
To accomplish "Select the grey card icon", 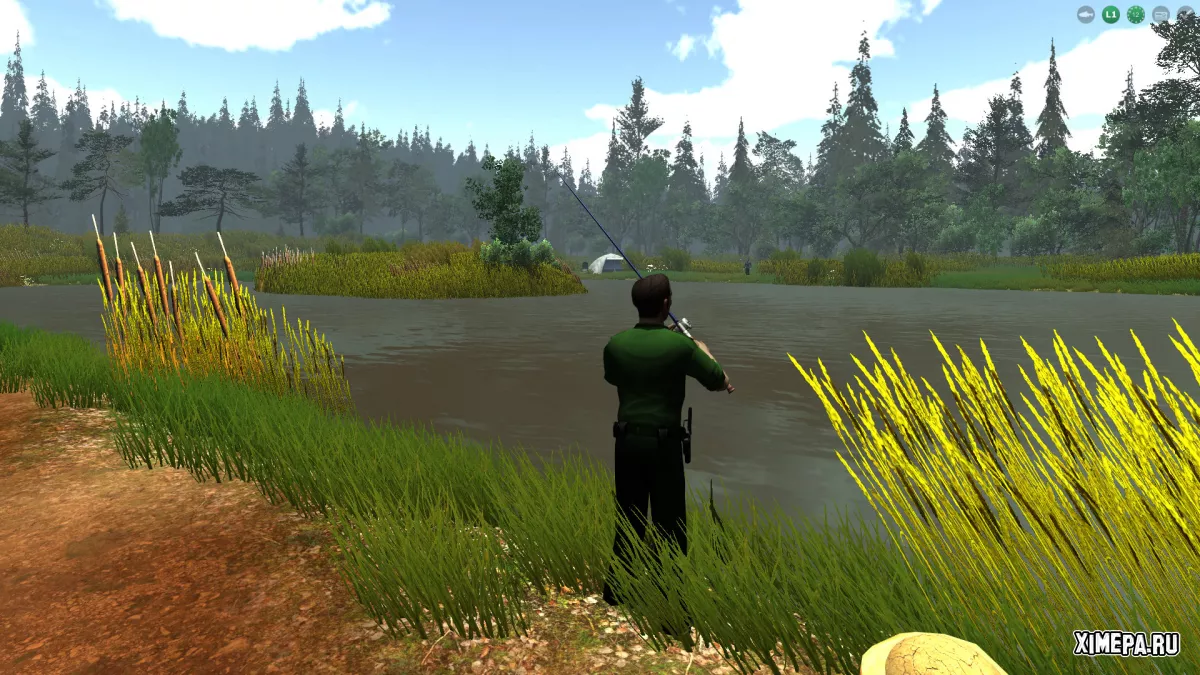I will (1161, 14).
